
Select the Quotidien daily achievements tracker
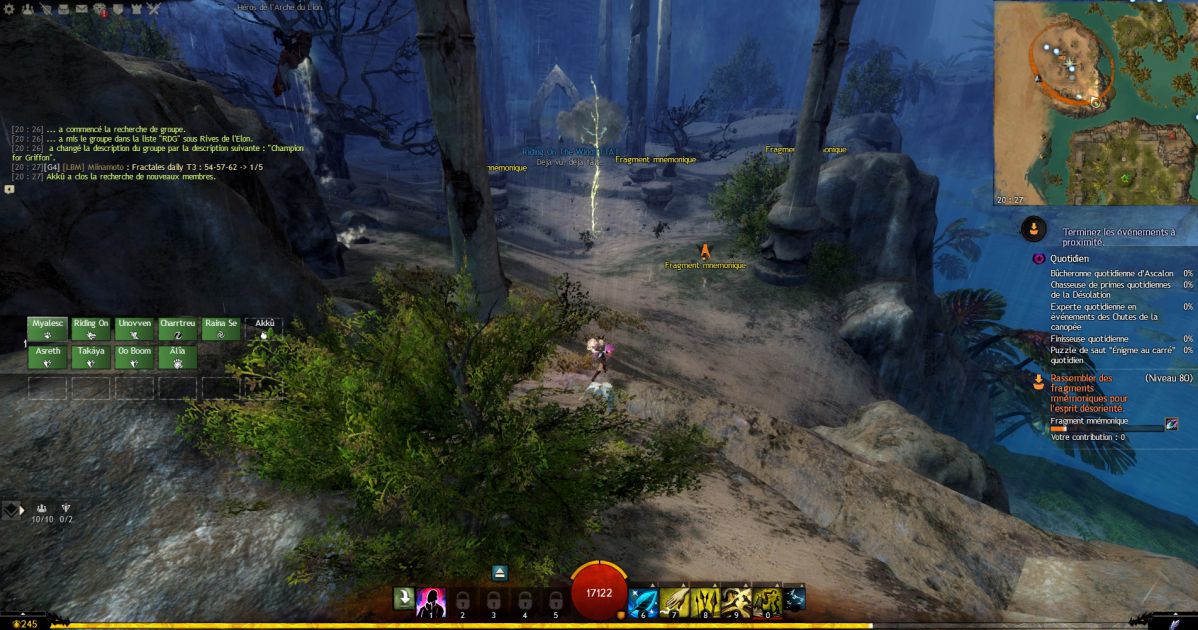1070,258
